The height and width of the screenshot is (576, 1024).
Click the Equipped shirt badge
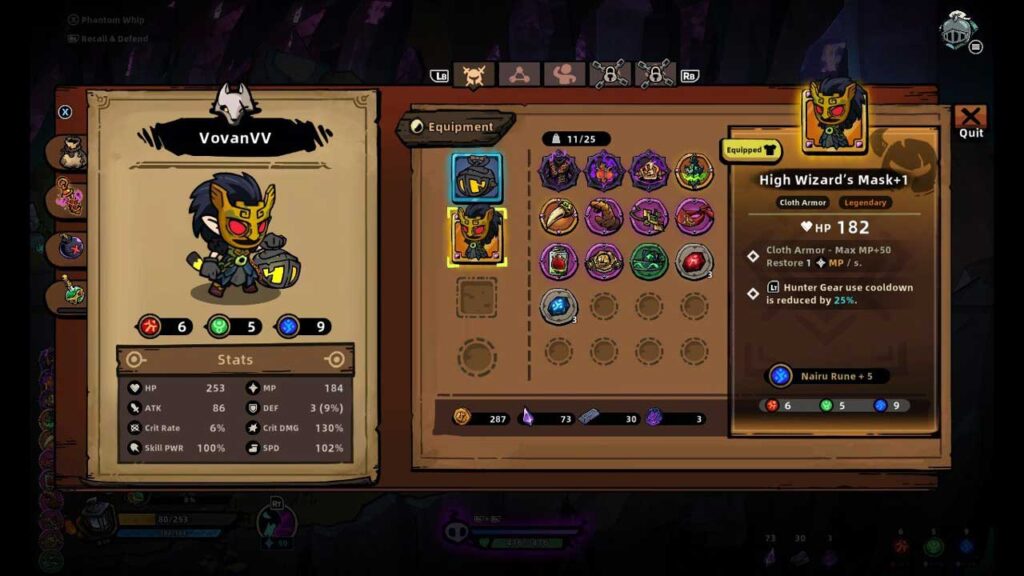[752, 150]
